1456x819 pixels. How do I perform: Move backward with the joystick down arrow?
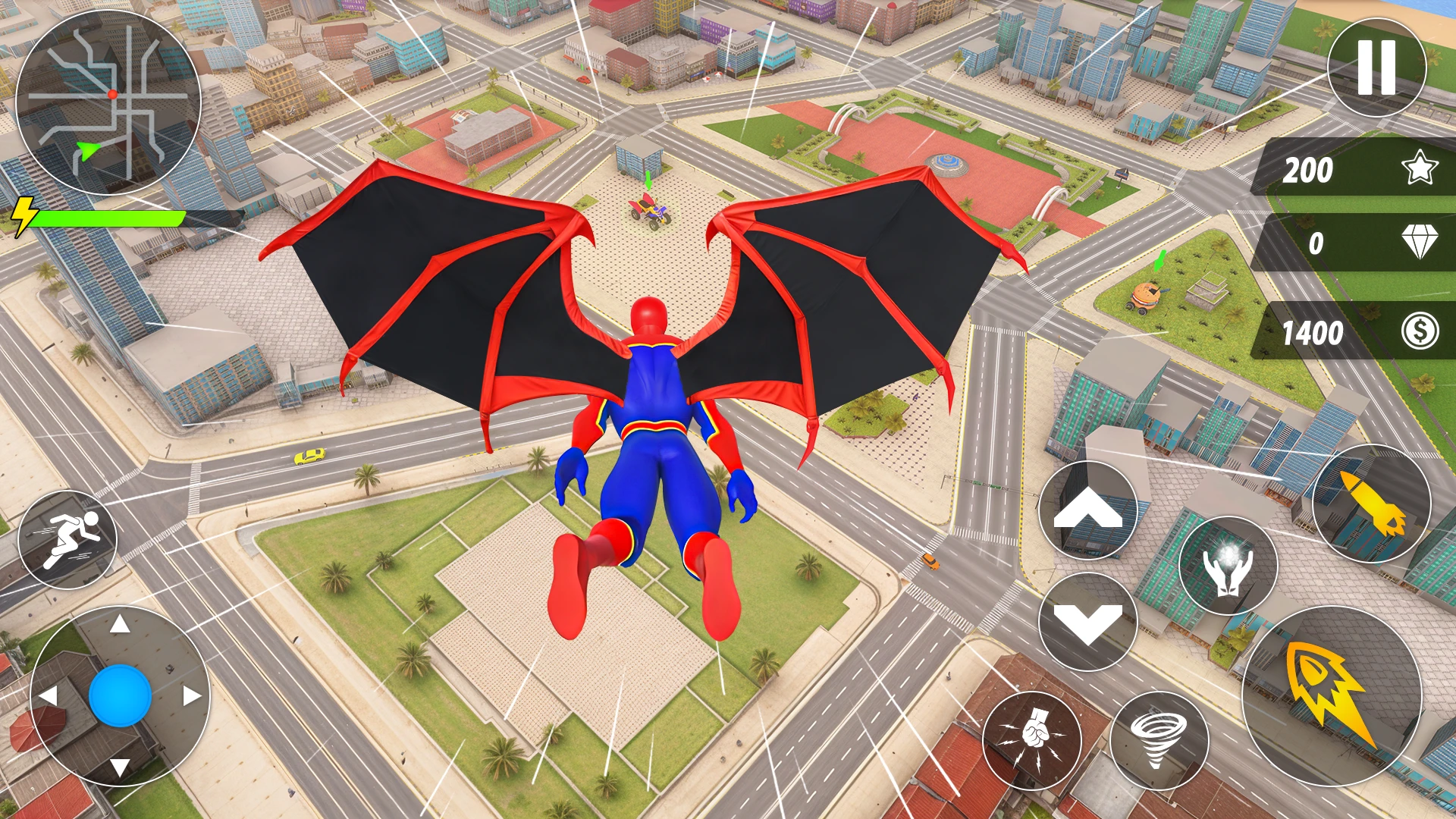[120, 767]
